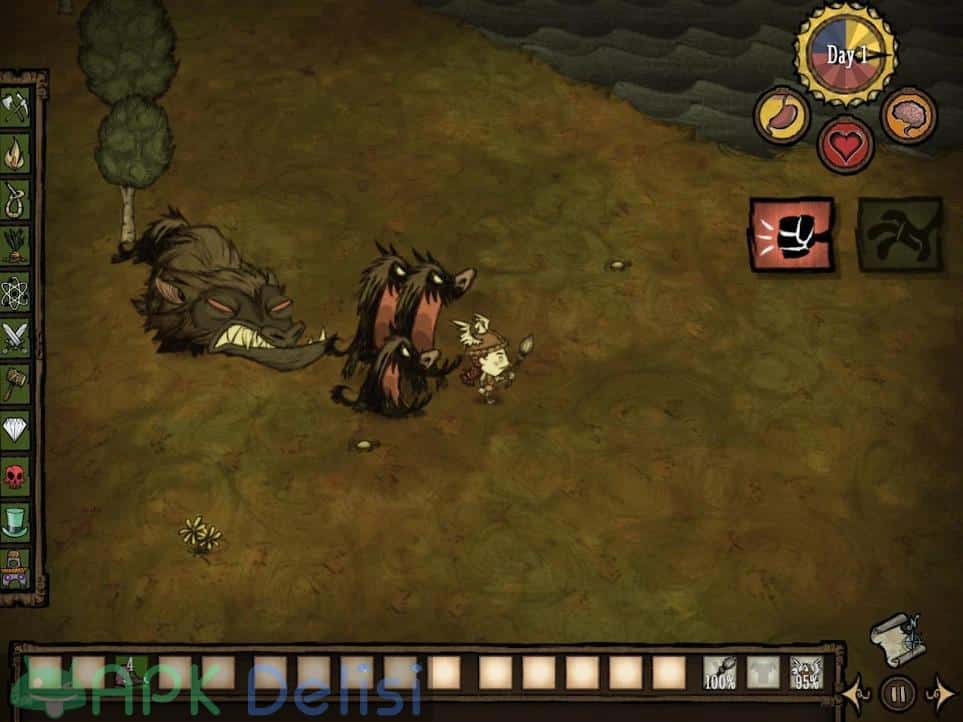Tap the dimmed action button beside attack
Image resolution: width=963 pixels, height=722 pixels.
[899, 234]
